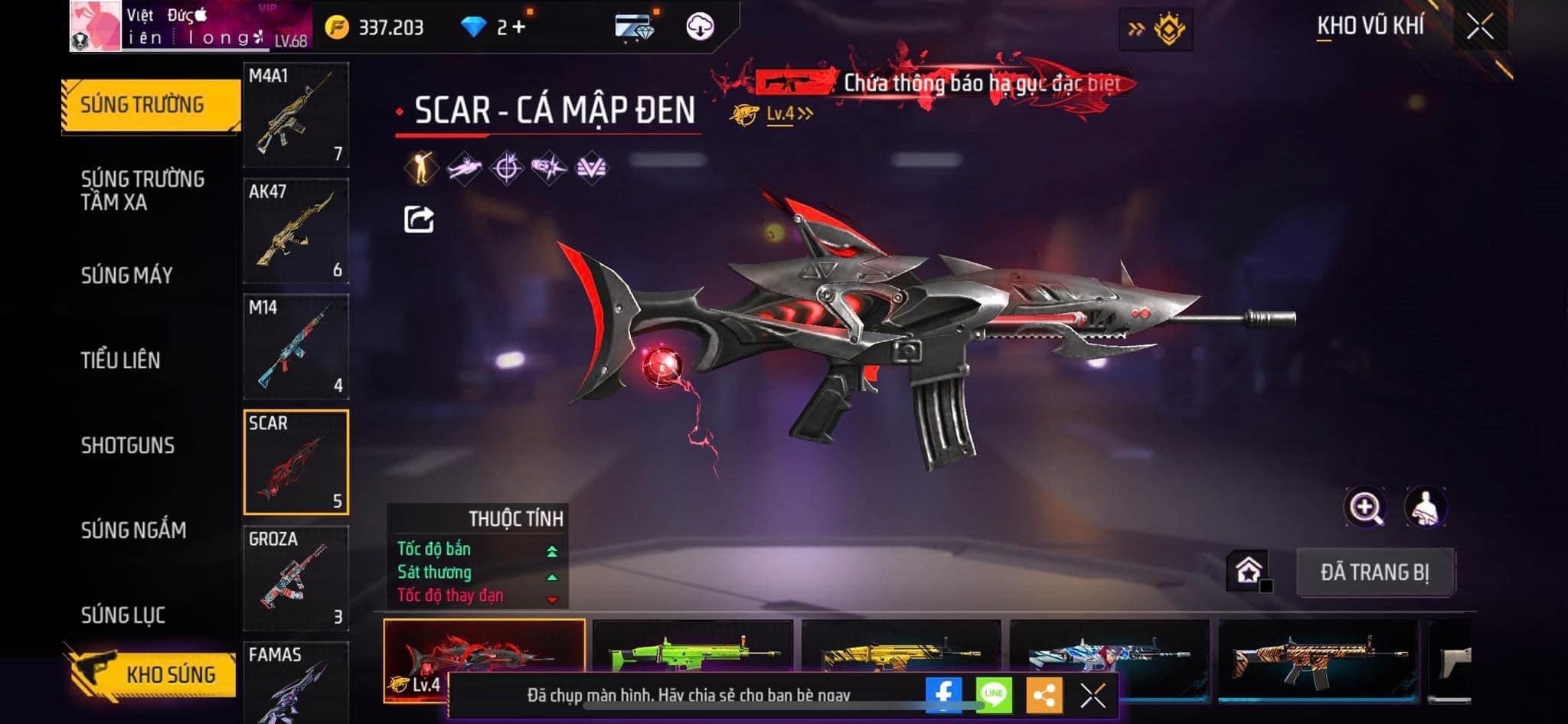
Task: Close the weapon armory screen
Action: pos(1480,28)
